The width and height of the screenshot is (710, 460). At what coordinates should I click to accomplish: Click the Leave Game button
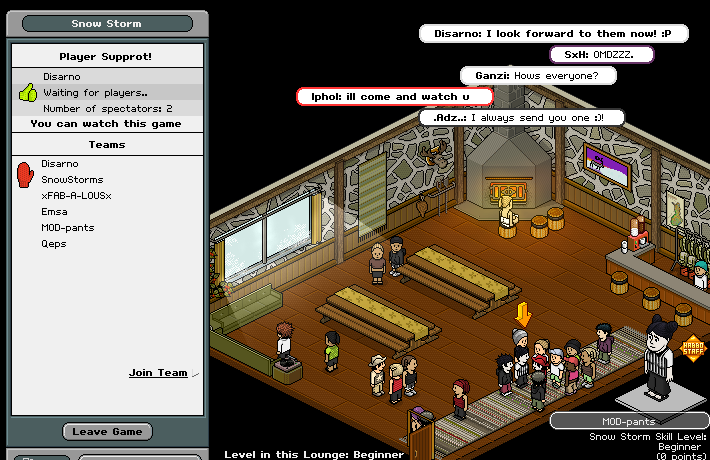click(x=107, y=432)
